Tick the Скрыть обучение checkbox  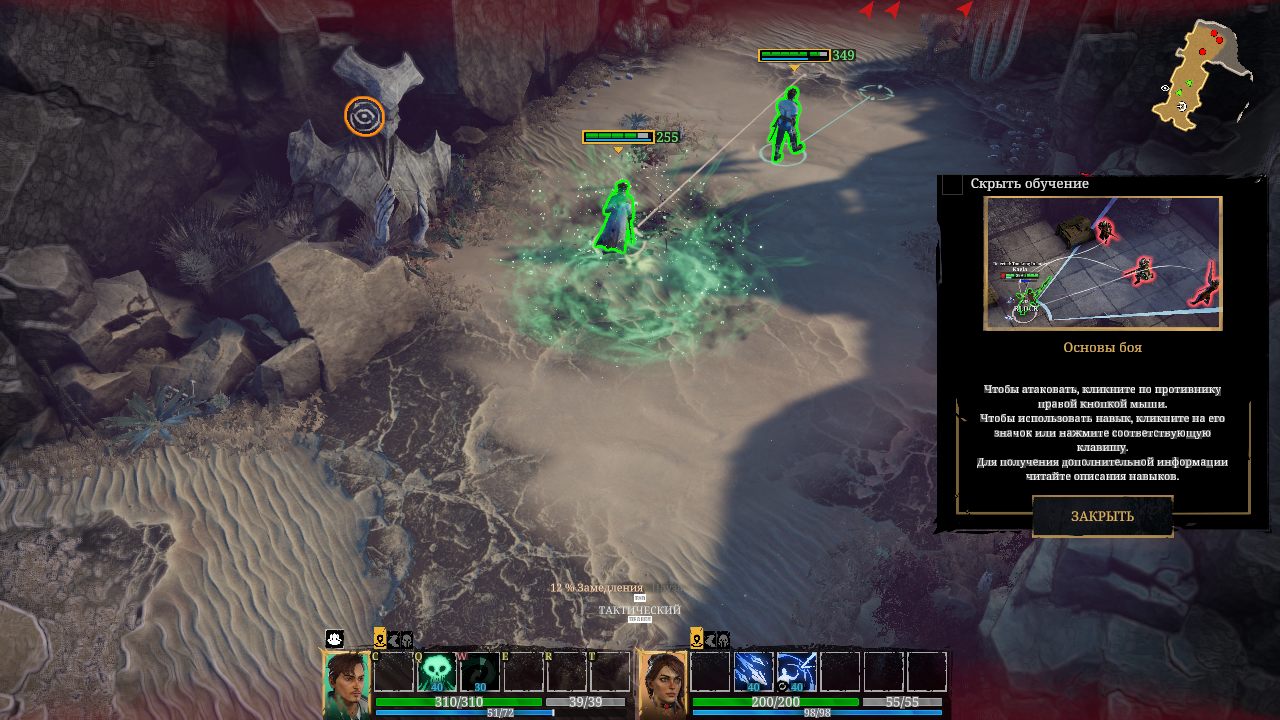pyautogui.click(x=953, y=184)
